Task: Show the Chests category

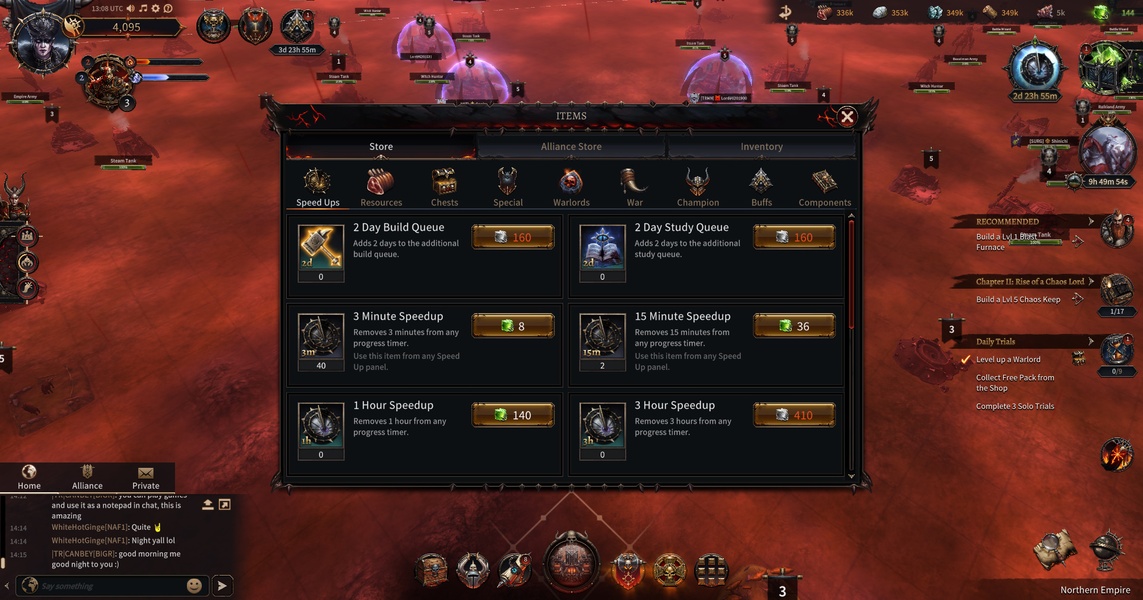Action: [444, 187]
